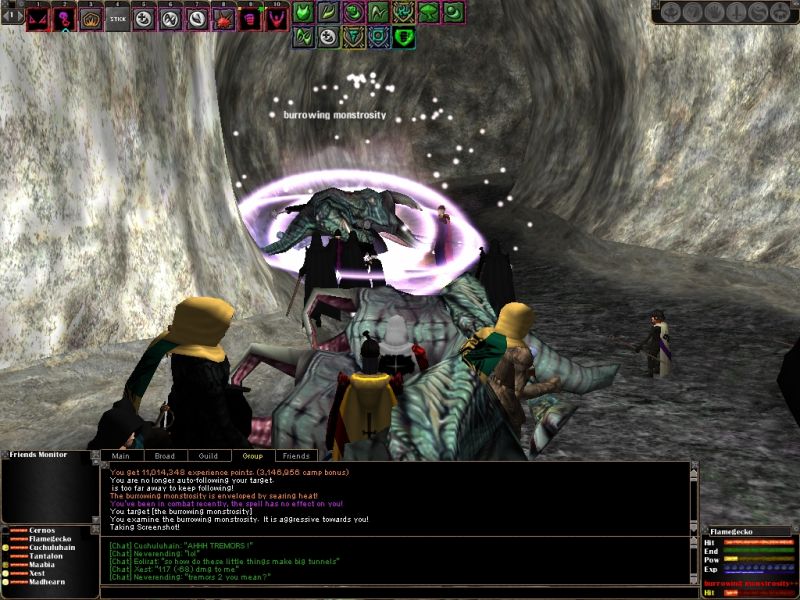Choose Cernos in the group member list
The width and height of the screenshot is (800, 600).
coord(42,530)
